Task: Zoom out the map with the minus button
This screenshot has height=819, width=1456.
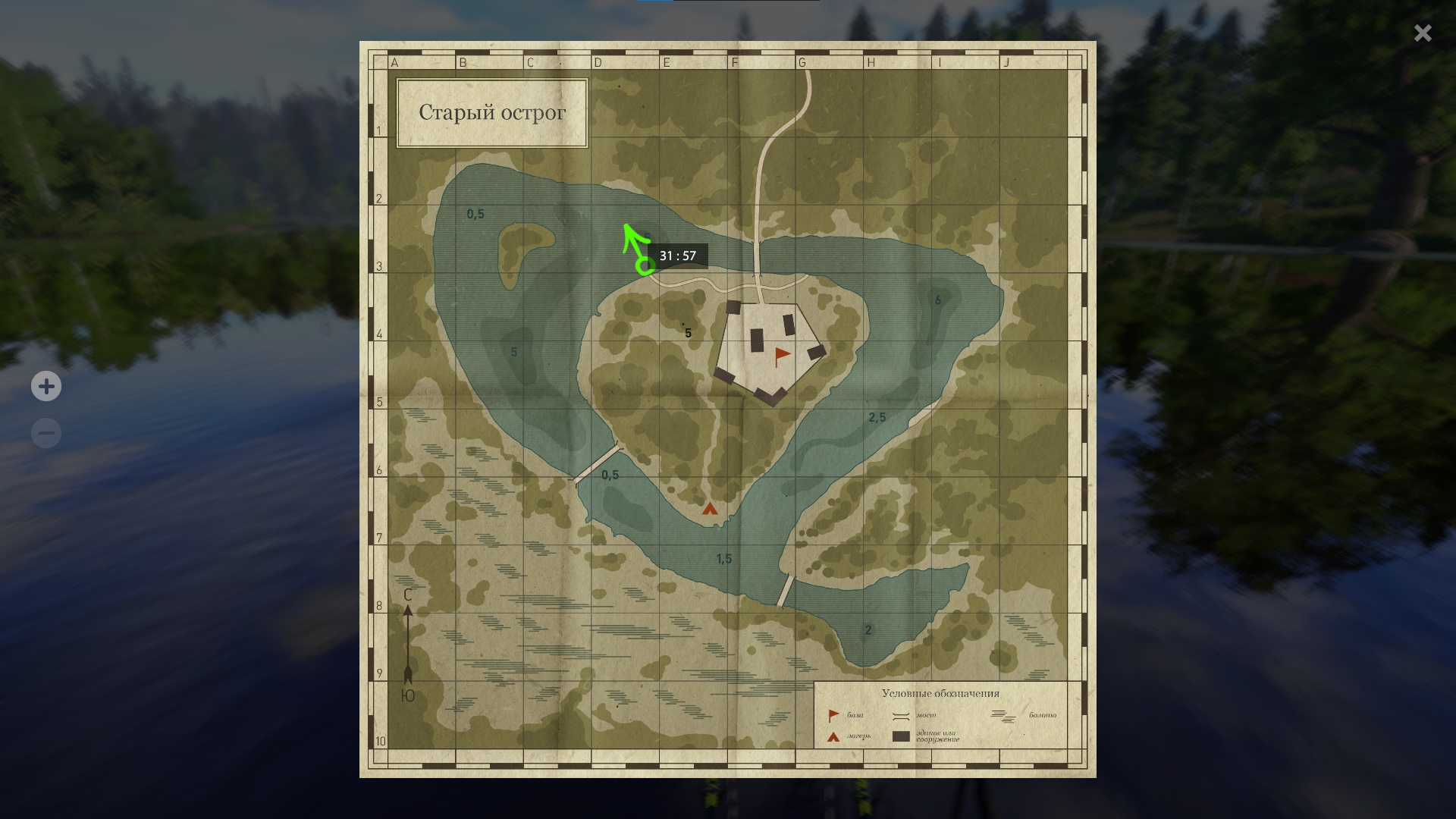Action: (46, 434)
